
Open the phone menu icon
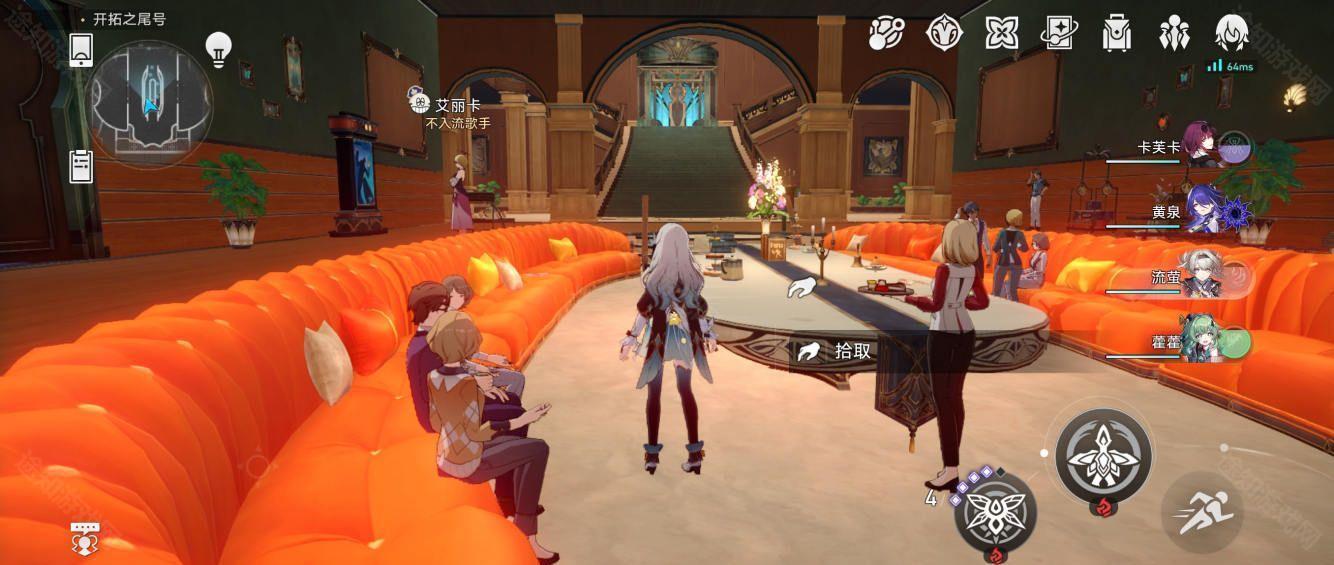click(x=81, y=50)
